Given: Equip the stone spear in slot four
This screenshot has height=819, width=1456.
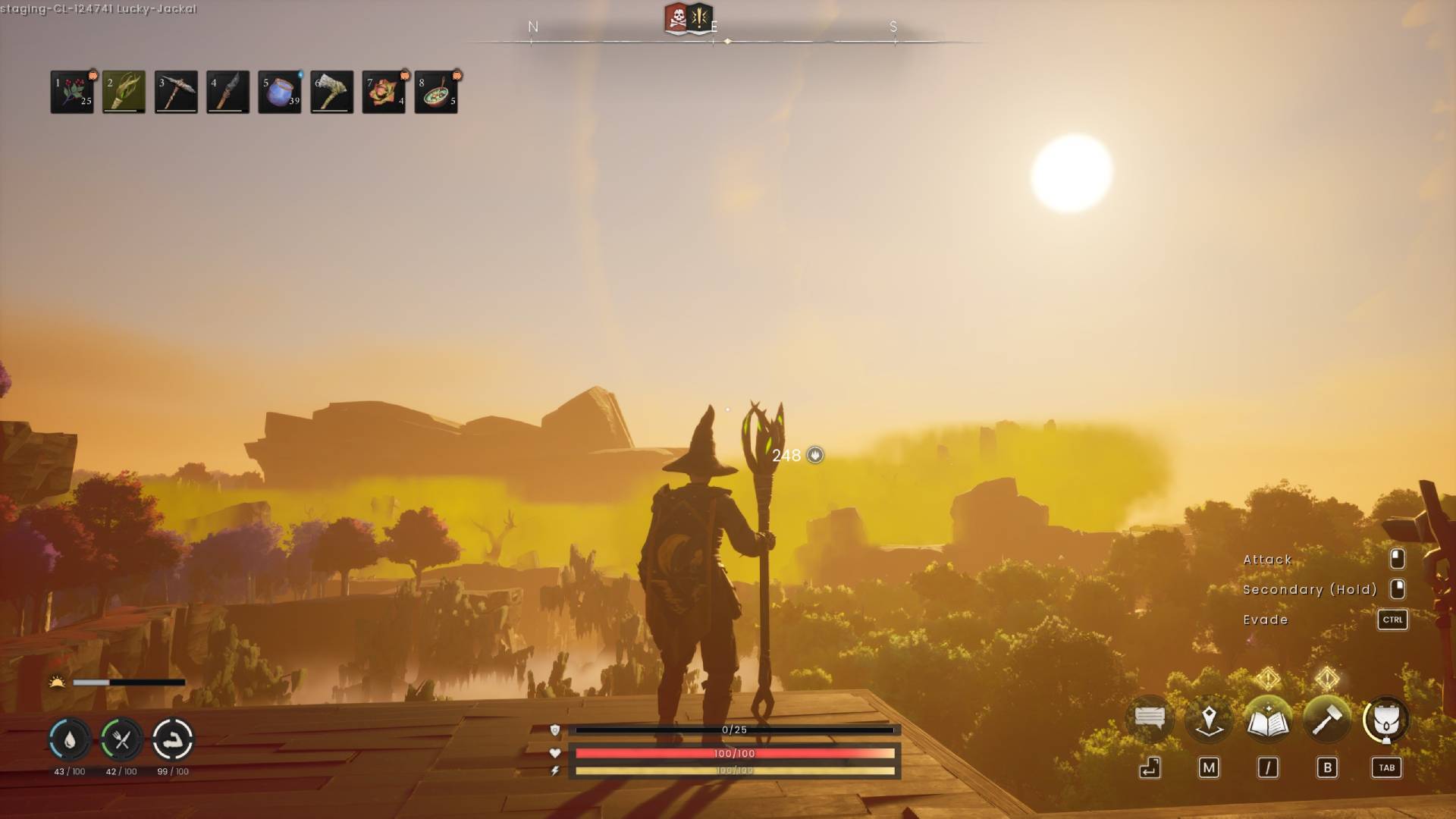Looking at the screenshot, I should click(x=227, y=93).
